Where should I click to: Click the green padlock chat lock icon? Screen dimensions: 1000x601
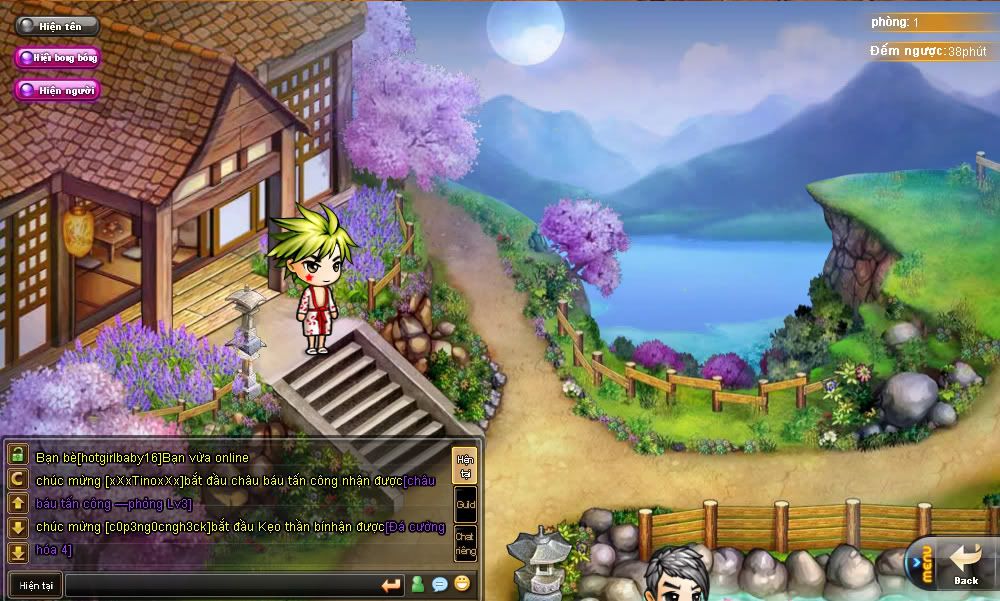(x=18, y=455)
